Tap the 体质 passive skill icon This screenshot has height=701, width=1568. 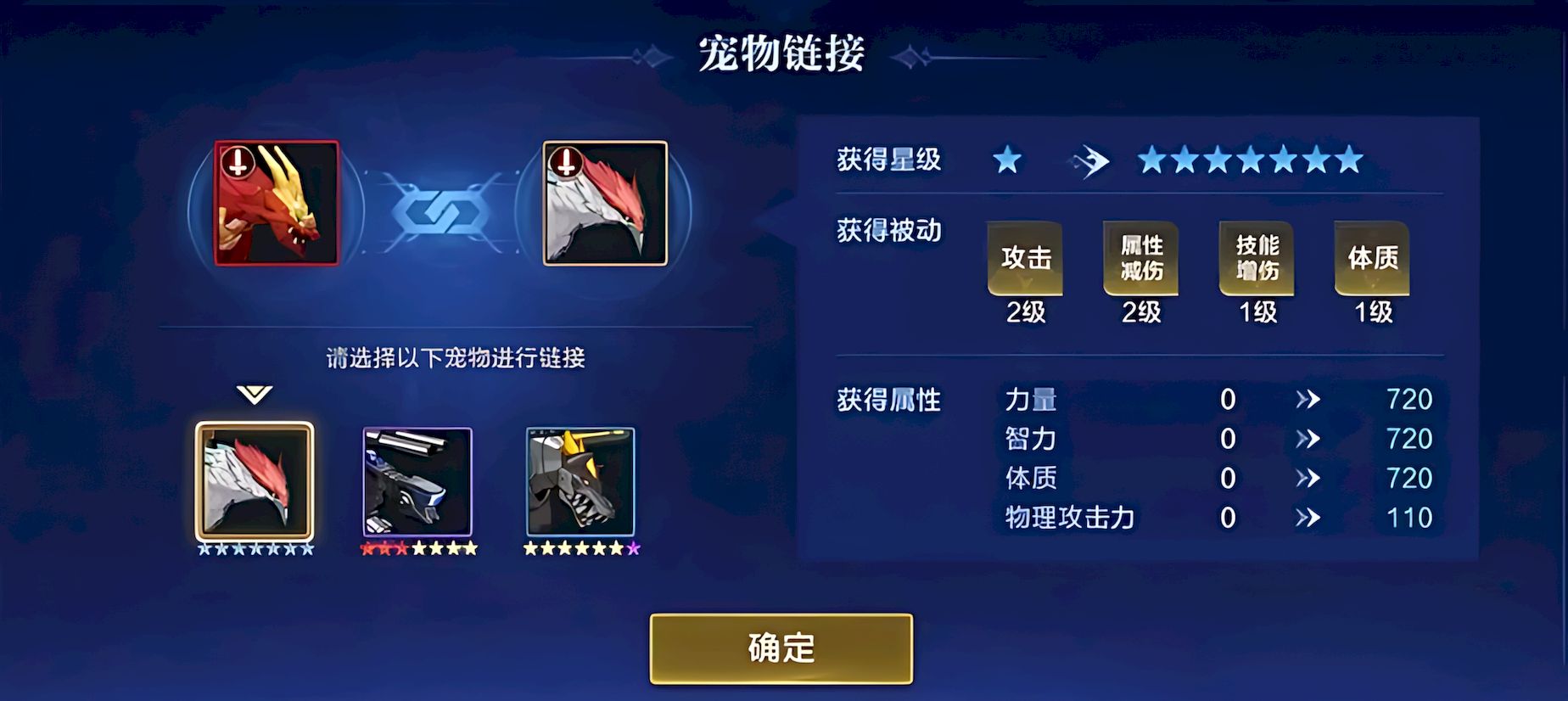(1372, 259)
